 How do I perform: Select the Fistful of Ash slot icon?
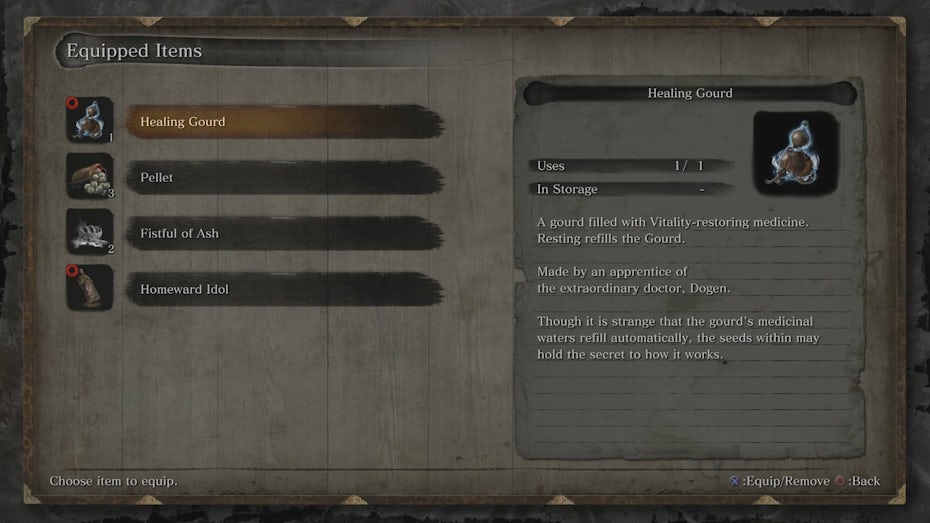coord(89,233)
